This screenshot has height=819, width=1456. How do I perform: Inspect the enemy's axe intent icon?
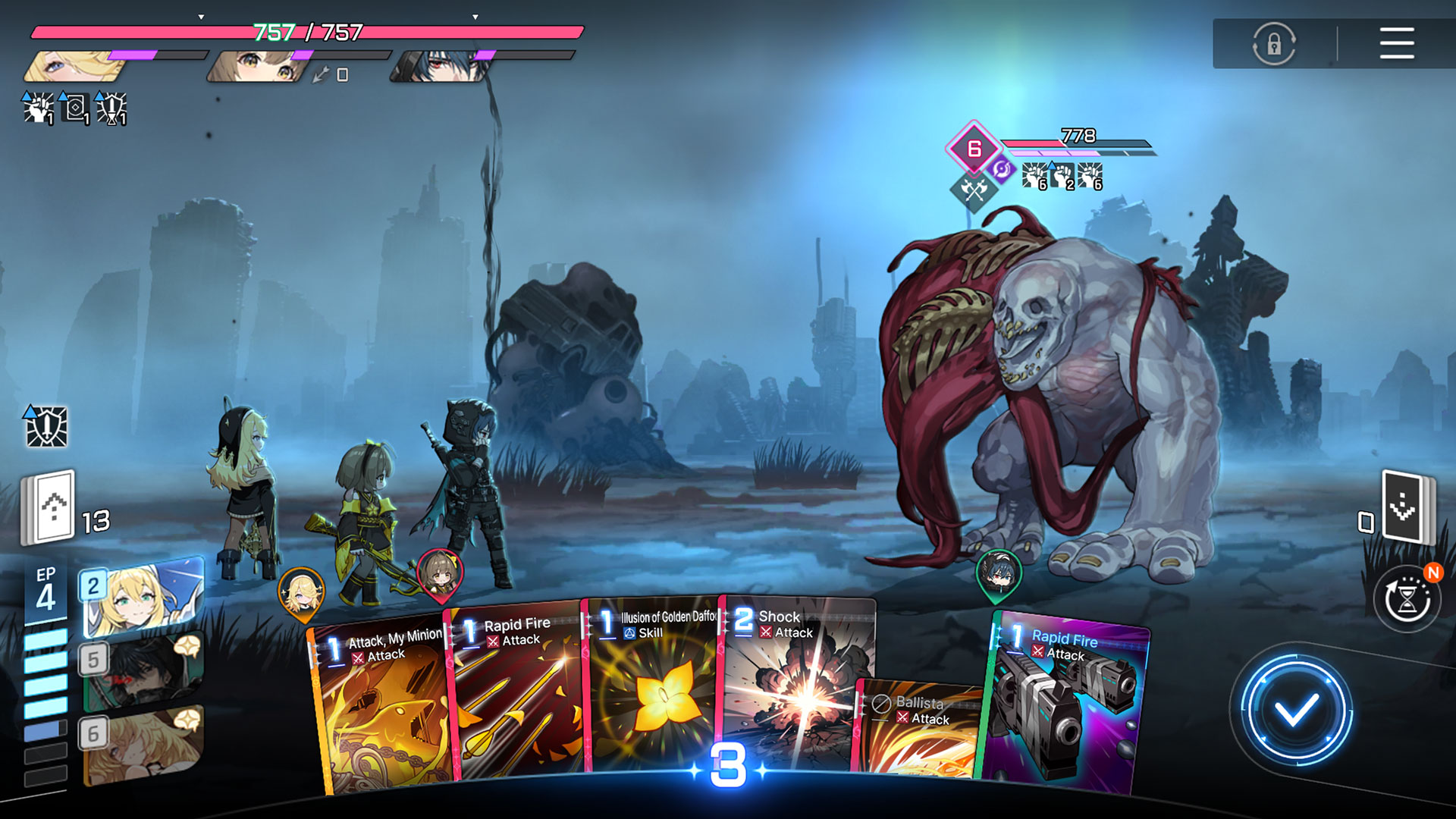(974, 189)
